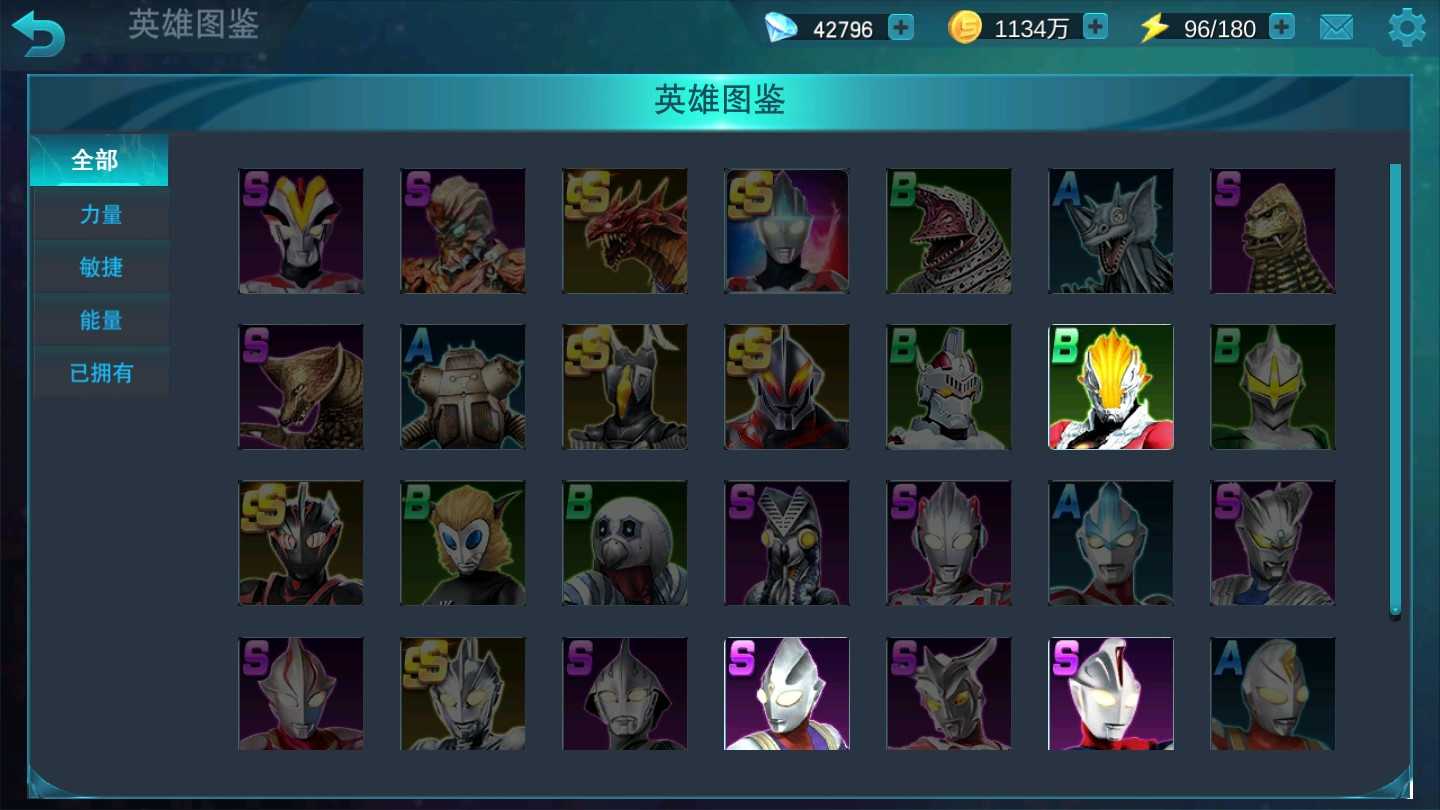
Task: Switch to the 敏捷 filter tab
Action: 99,266
